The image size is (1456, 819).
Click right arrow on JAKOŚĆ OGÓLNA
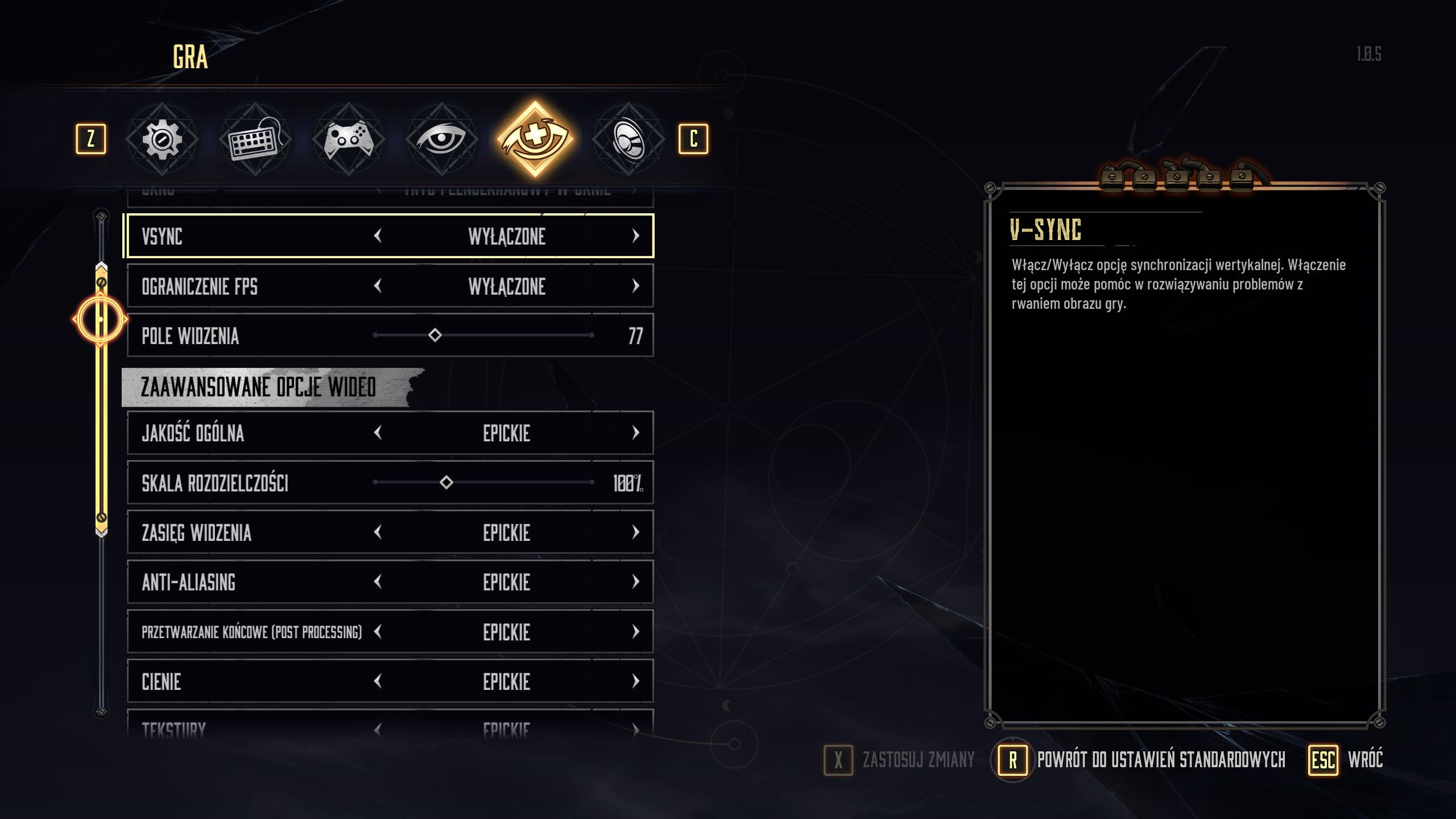[636, 433]
